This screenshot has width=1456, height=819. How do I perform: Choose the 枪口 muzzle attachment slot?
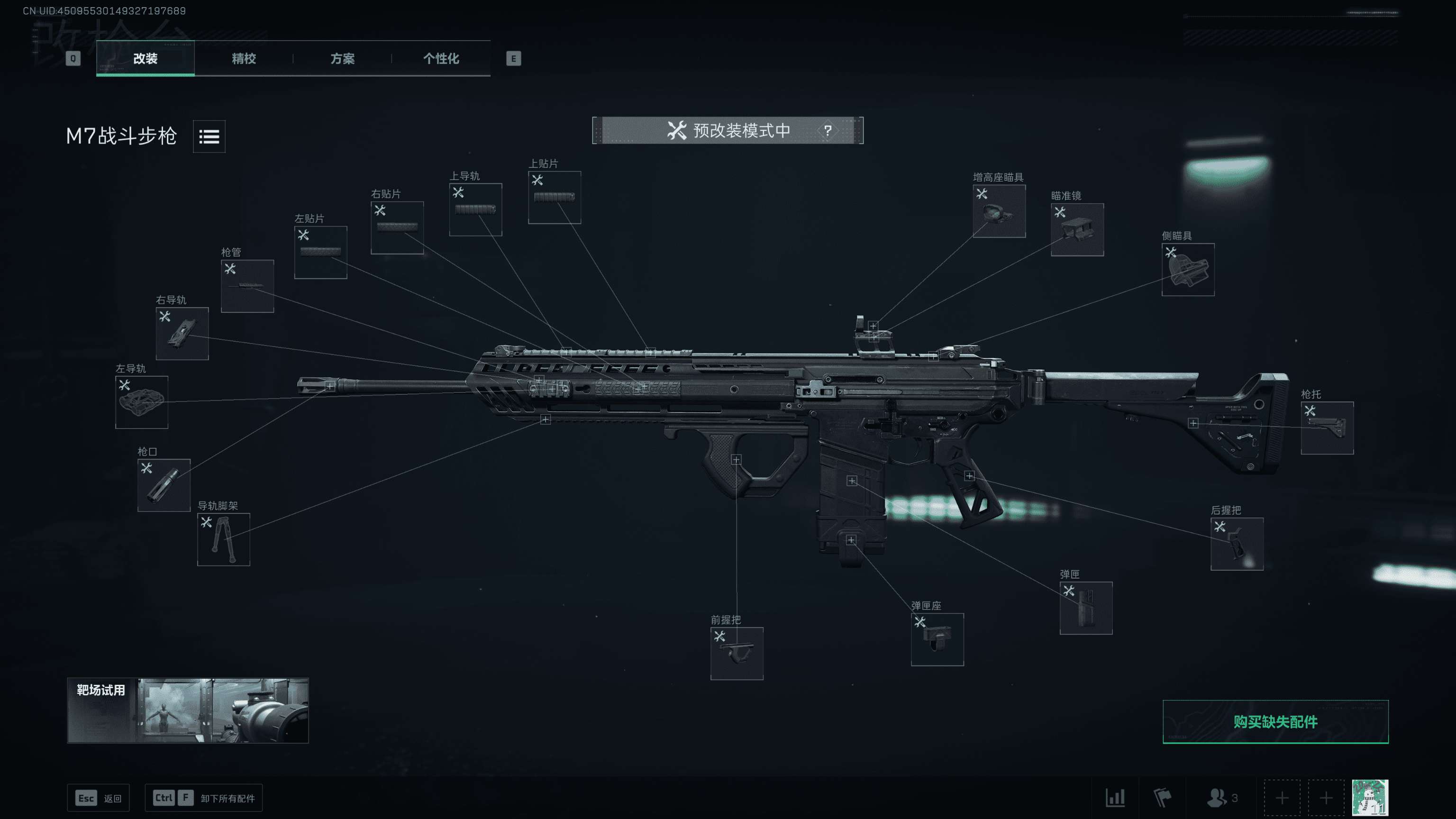click(x=164, y=485)
